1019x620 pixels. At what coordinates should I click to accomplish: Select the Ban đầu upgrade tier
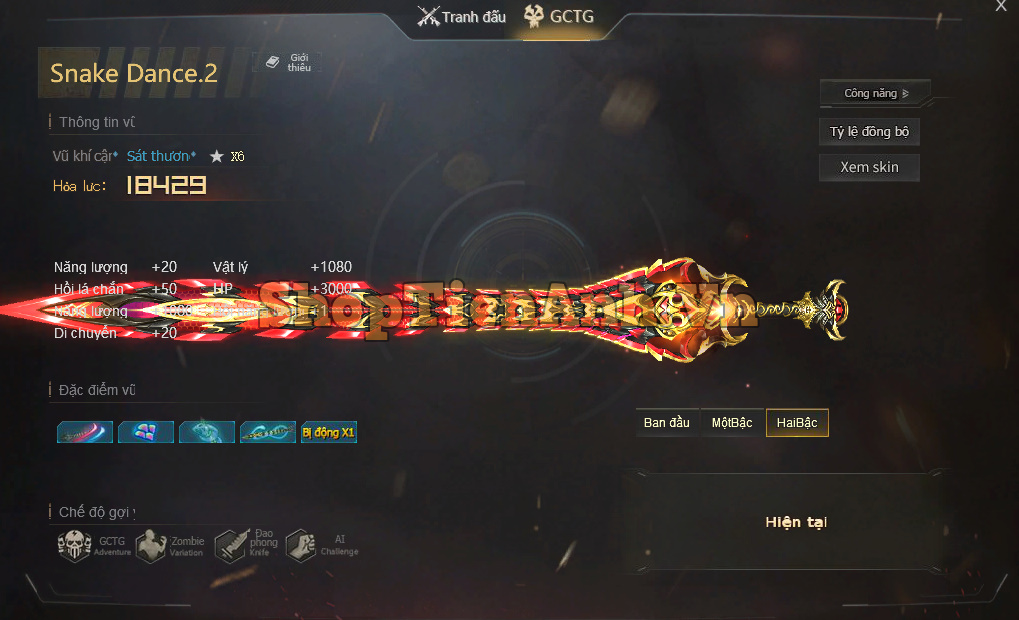click(x=667, y=423)
